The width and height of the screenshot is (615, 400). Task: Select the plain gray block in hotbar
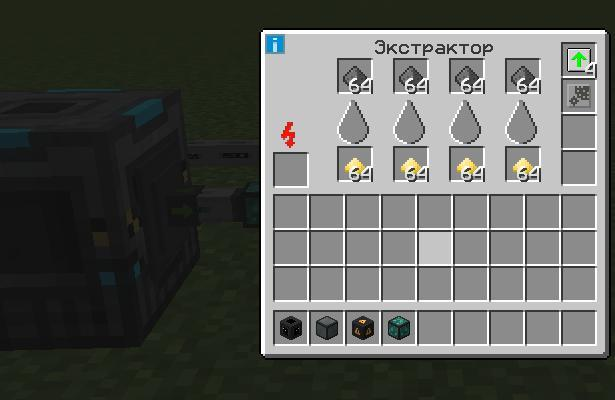[x=327, y=328]
